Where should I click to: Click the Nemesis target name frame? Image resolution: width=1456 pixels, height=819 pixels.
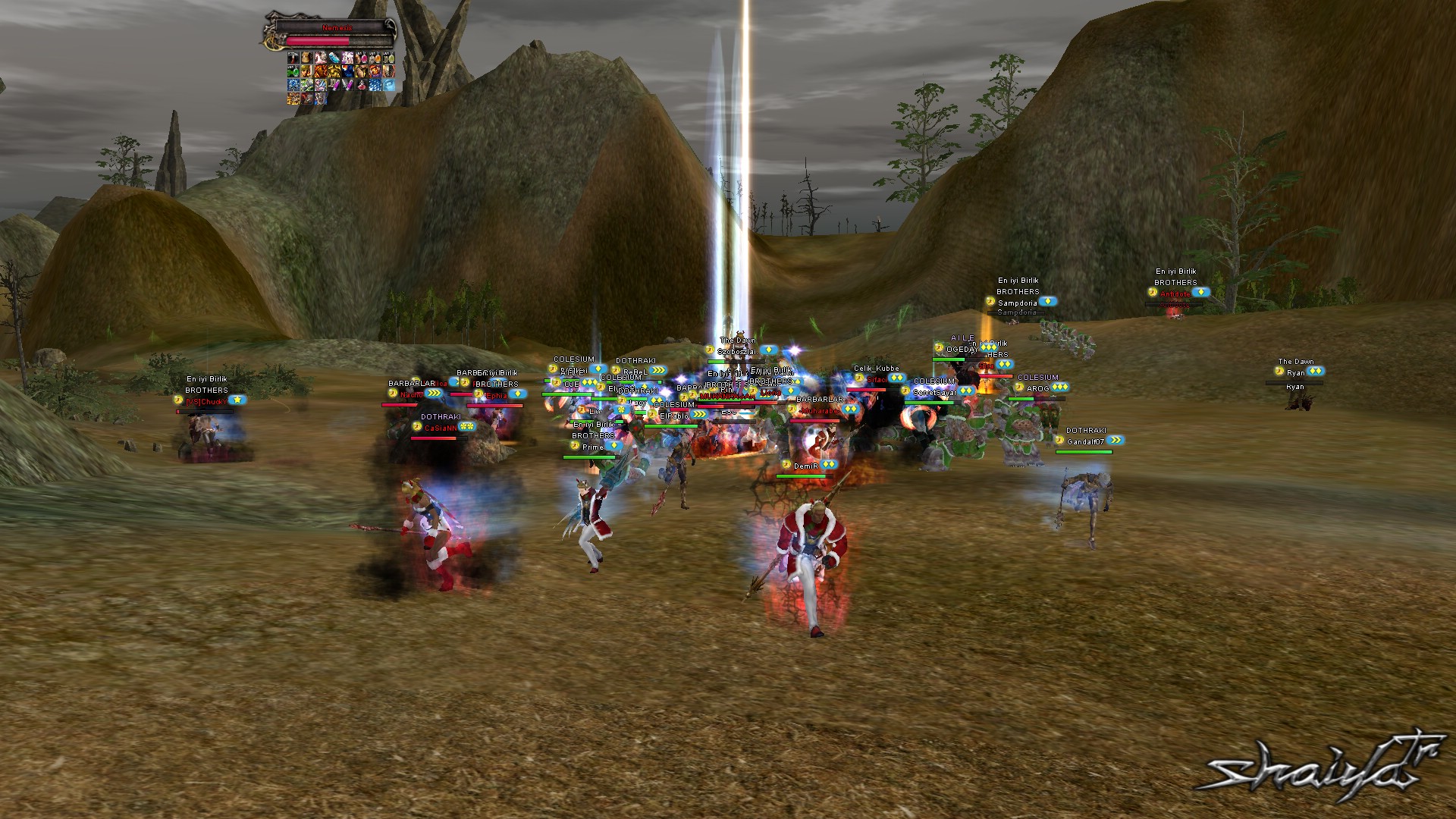tap(337, 28)
